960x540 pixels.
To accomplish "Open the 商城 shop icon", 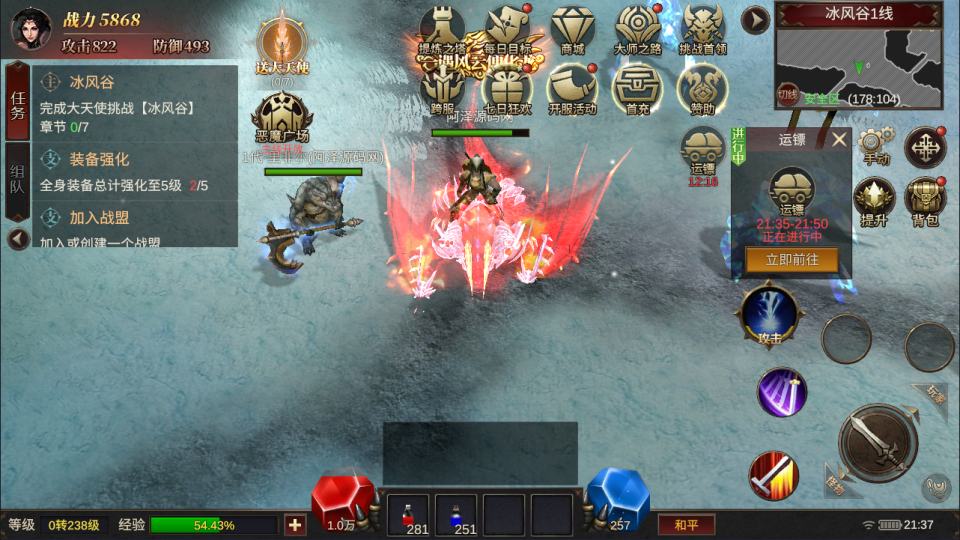I will pyautogui.click(x=572, y=28).
